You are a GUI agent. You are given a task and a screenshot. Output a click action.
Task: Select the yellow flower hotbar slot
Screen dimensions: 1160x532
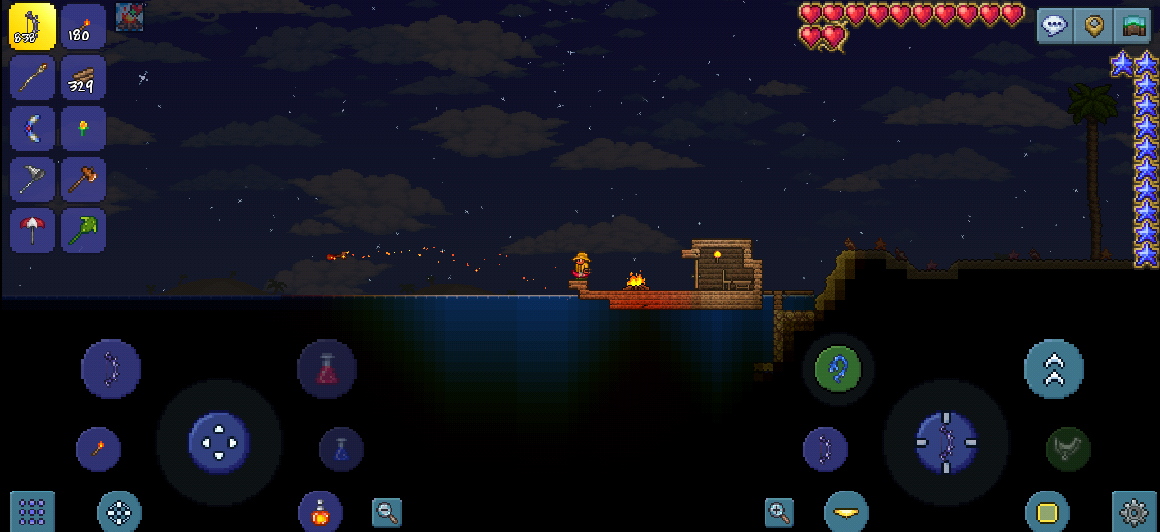point(83,128)
